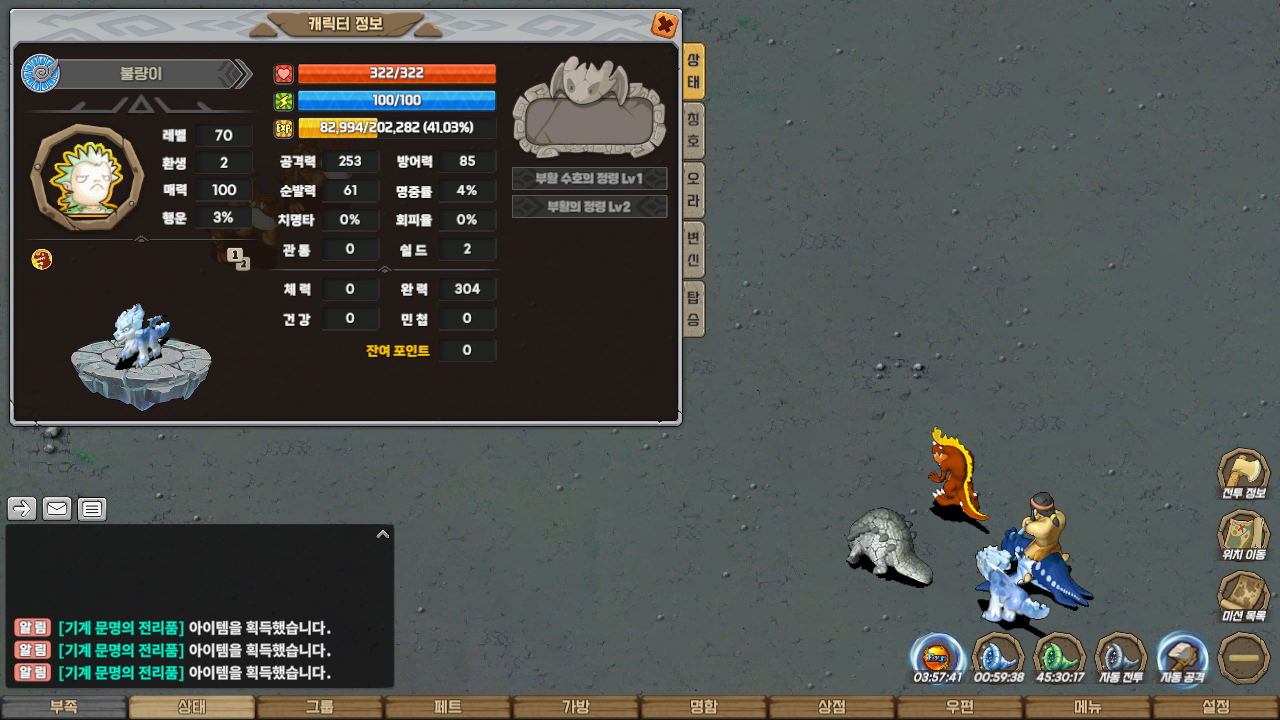Screen dimensions: 1280x720
Task: Open the 위치 이동 map travel icon
Action: point(1243,535)
